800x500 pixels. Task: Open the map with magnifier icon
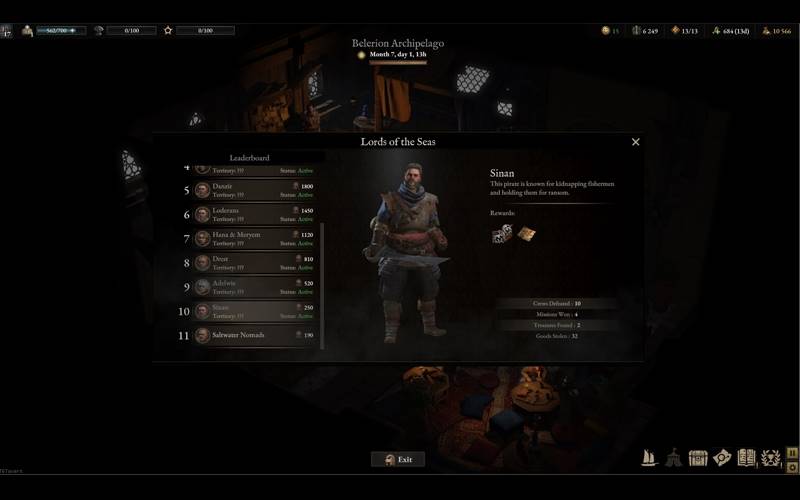(x=722, y=458)
